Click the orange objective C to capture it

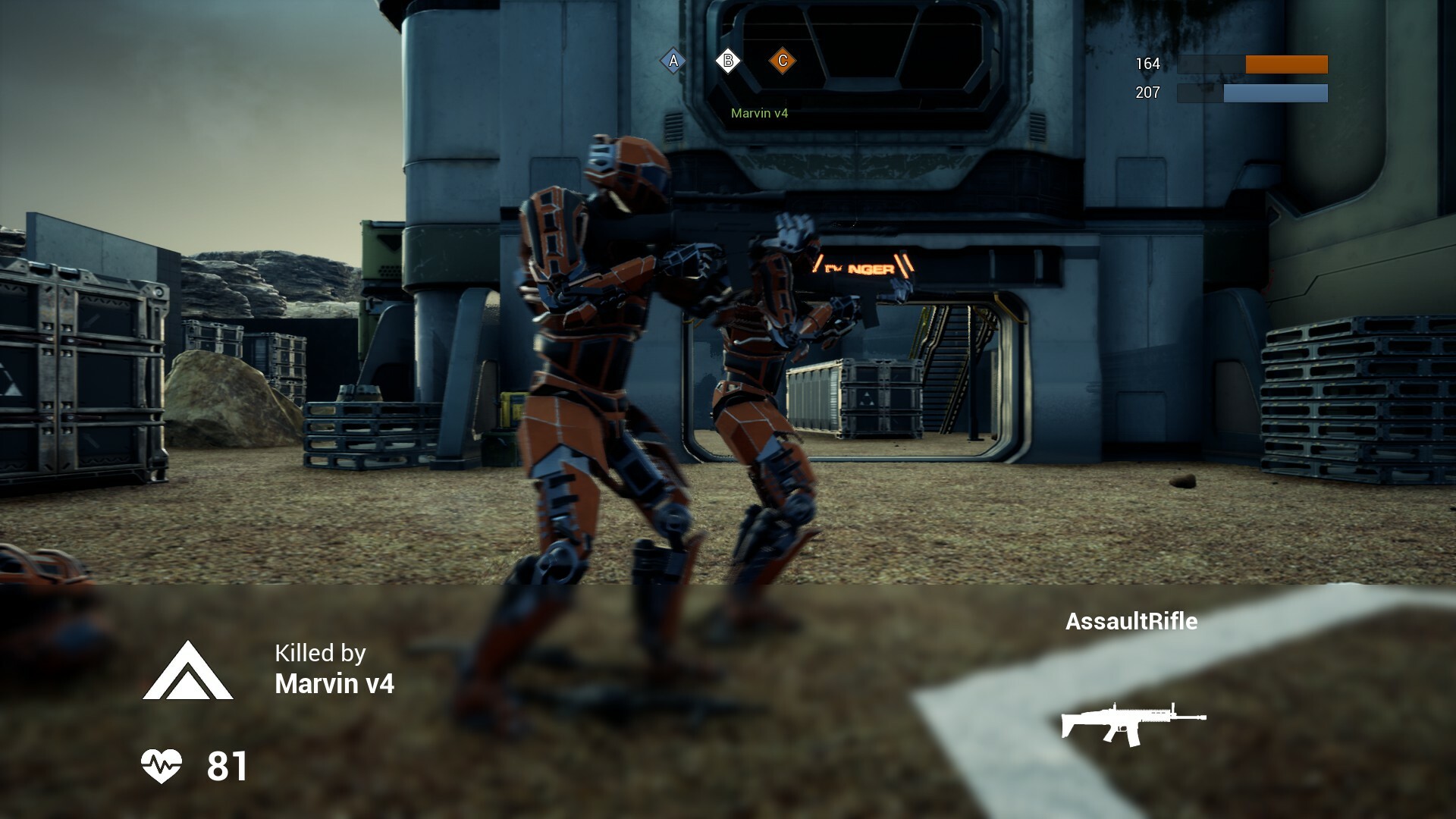pos(783,59)
